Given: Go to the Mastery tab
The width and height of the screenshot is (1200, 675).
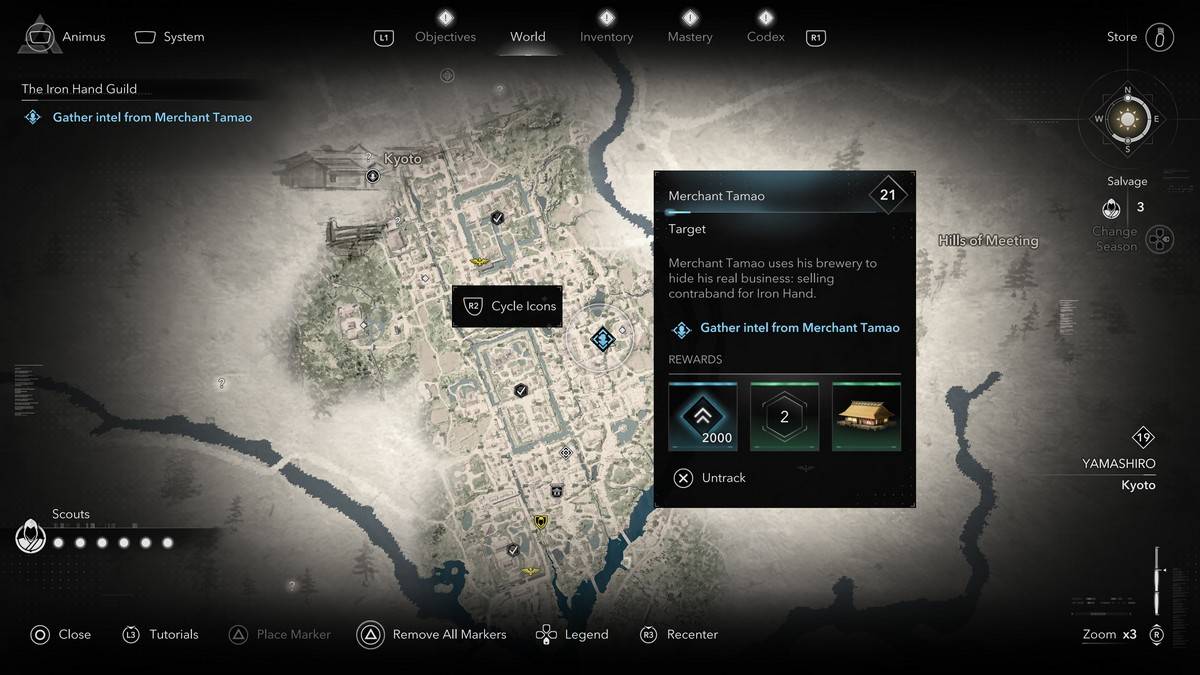Looking at the screenshot, I should coord(689,37).
